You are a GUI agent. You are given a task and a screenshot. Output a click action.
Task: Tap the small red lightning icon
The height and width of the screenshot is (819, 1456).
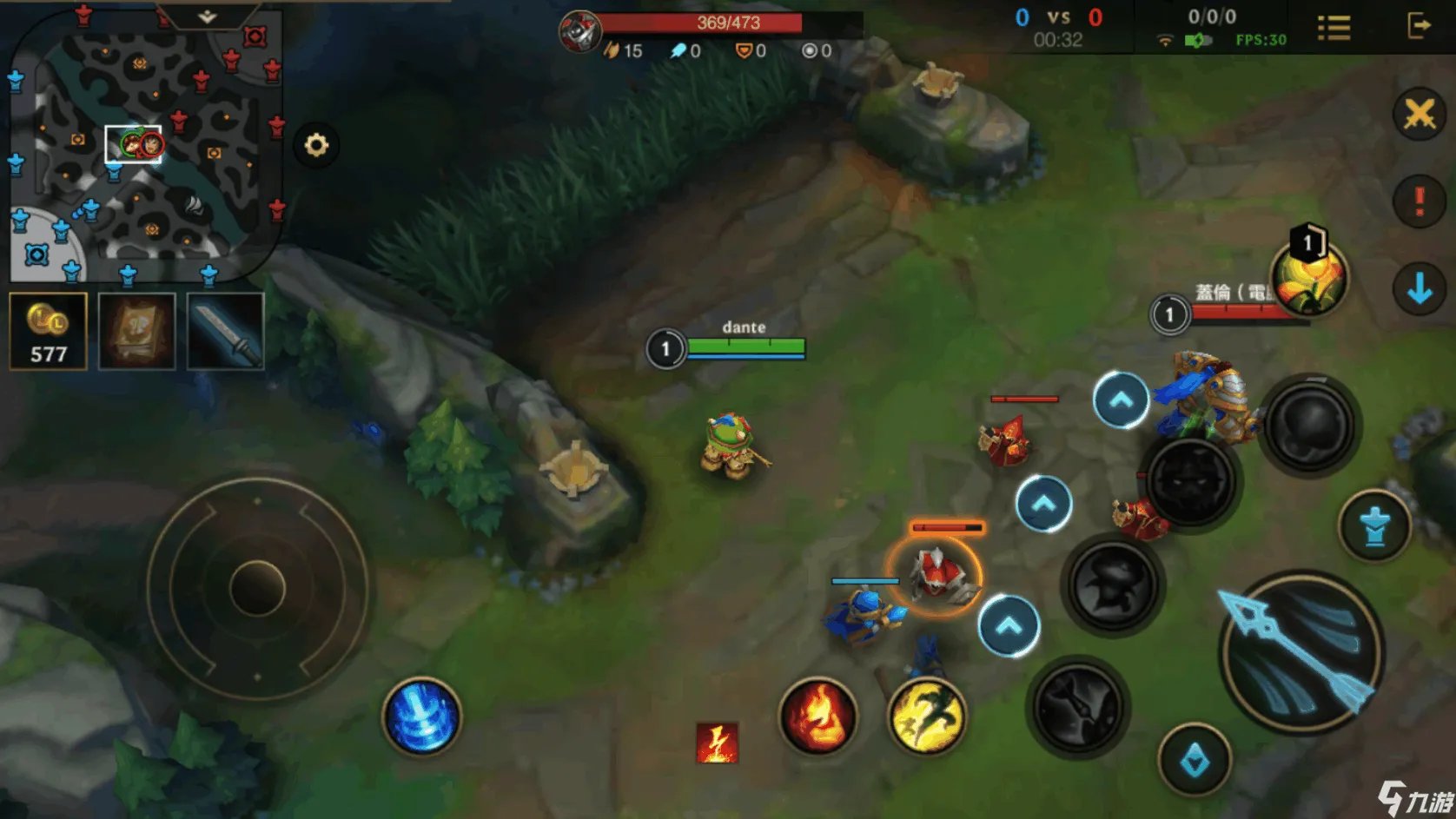tap(717, 743)
